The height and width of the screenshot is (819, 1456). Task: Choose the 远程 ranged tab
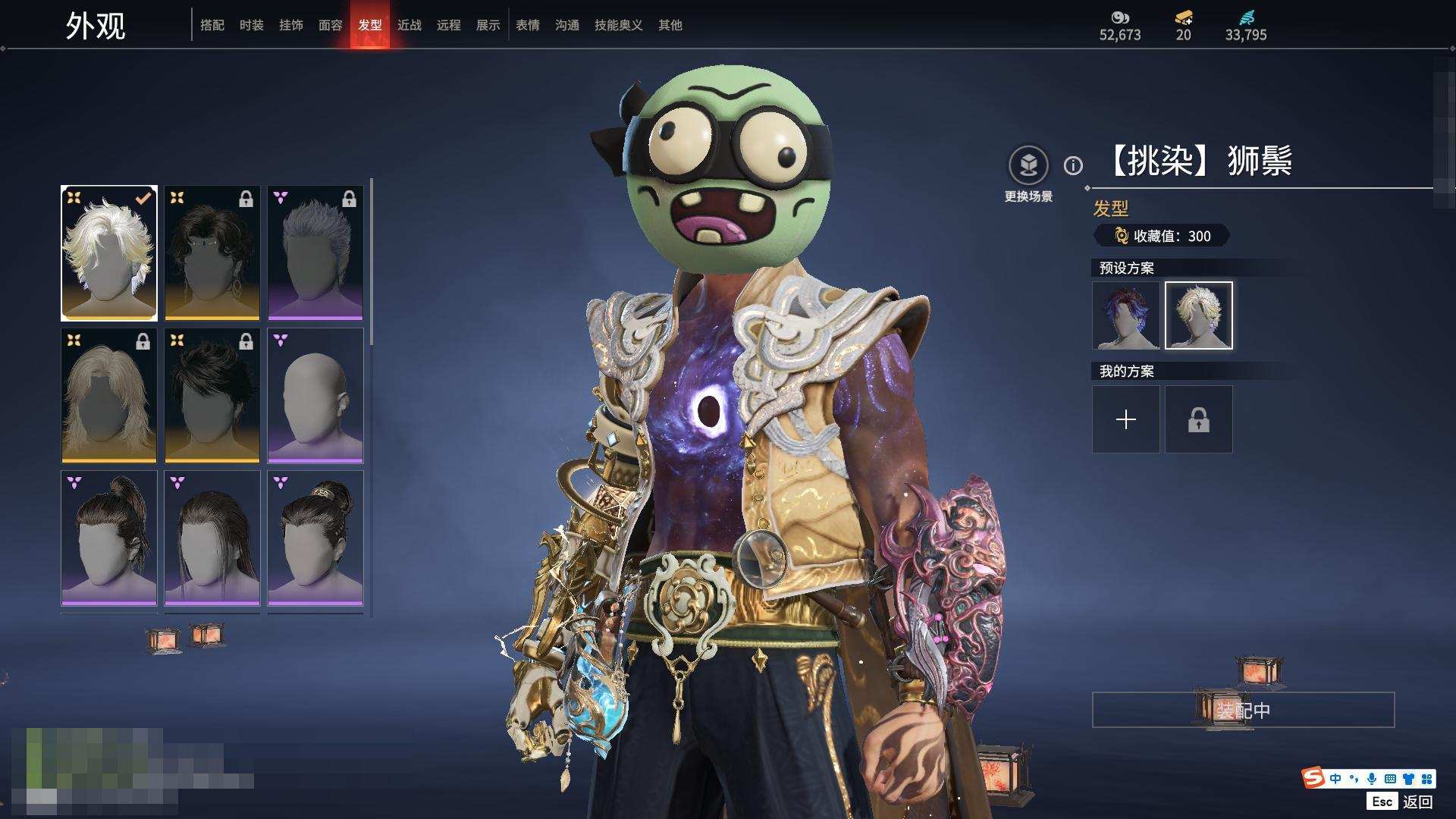[x=449, y=25]
